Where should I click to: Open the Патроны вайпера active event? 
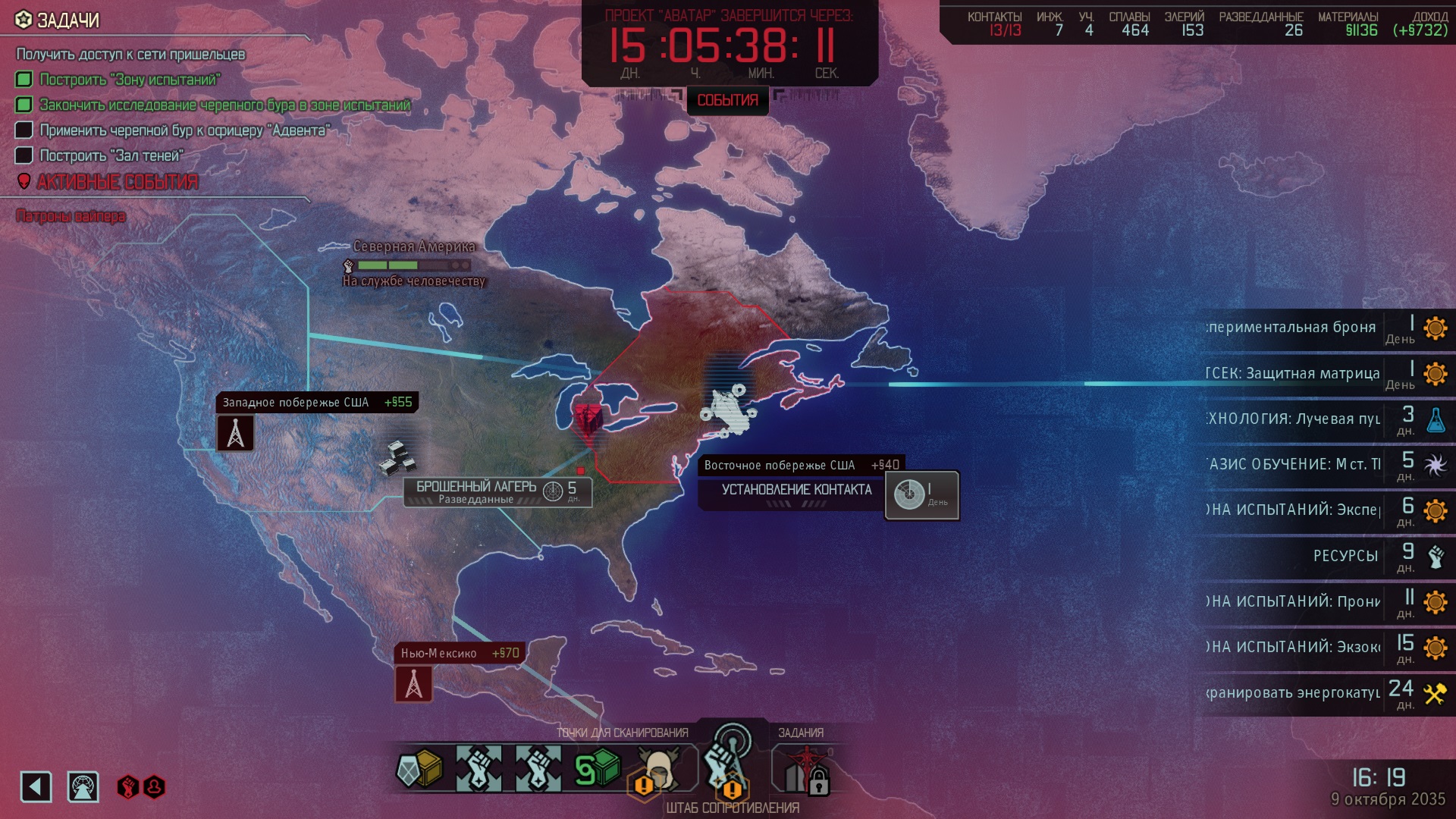click(x=71, y=217)
